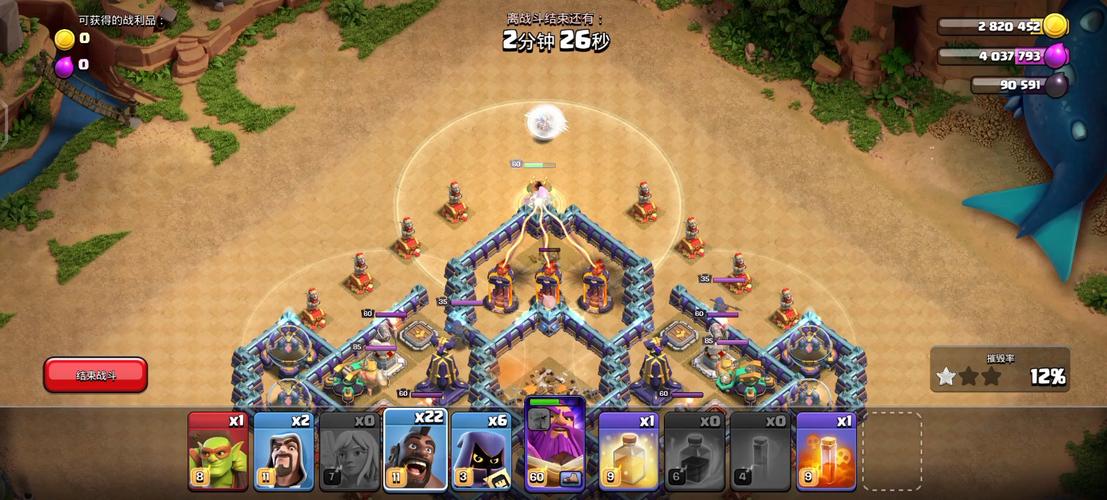Activate the Grand Warden hero ability card
This screenshot has height=500, width=1107.
(x=555, y=444)
